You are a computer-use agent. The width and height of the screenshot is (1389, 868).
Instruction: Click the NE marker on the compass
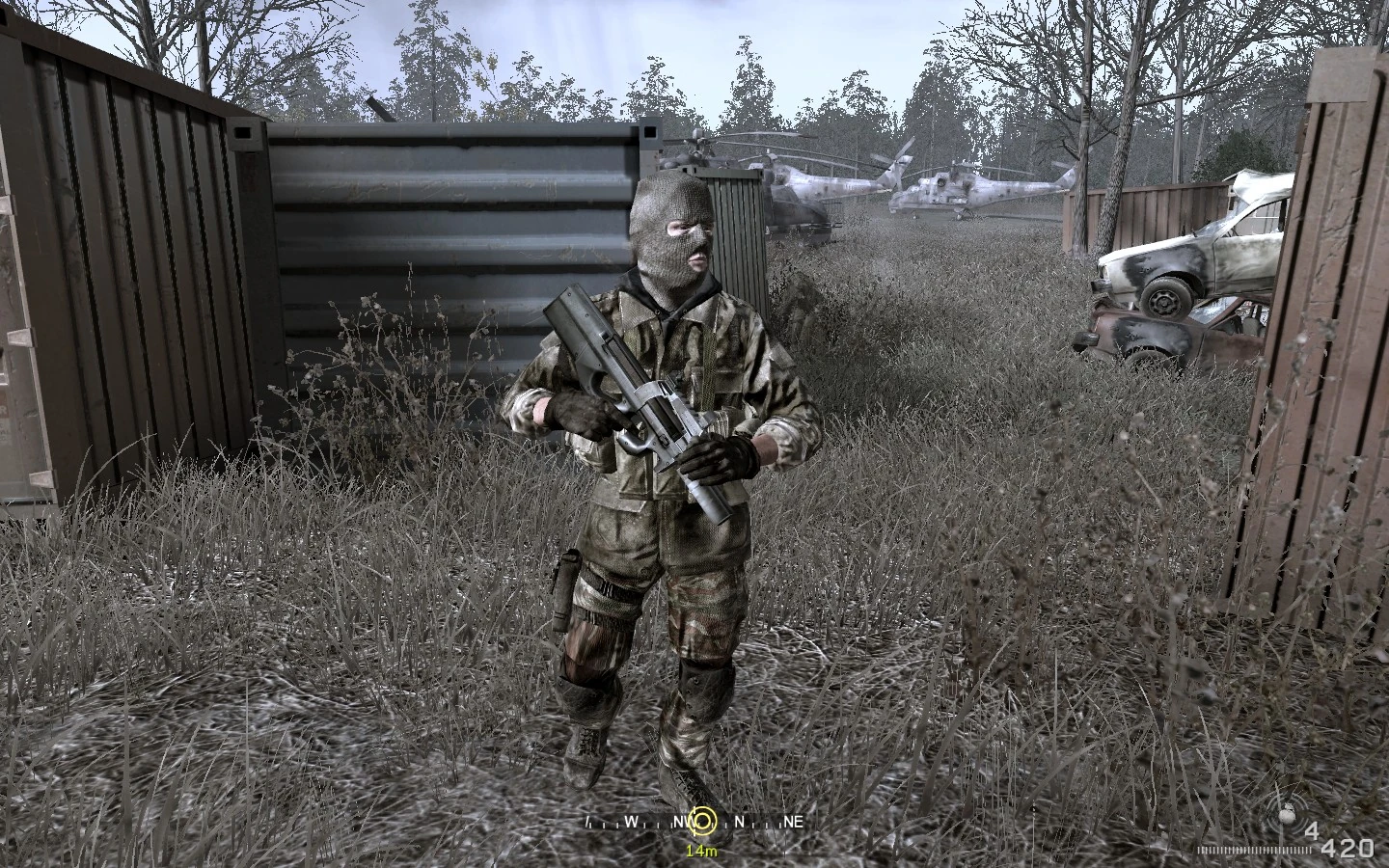[793, 822]
